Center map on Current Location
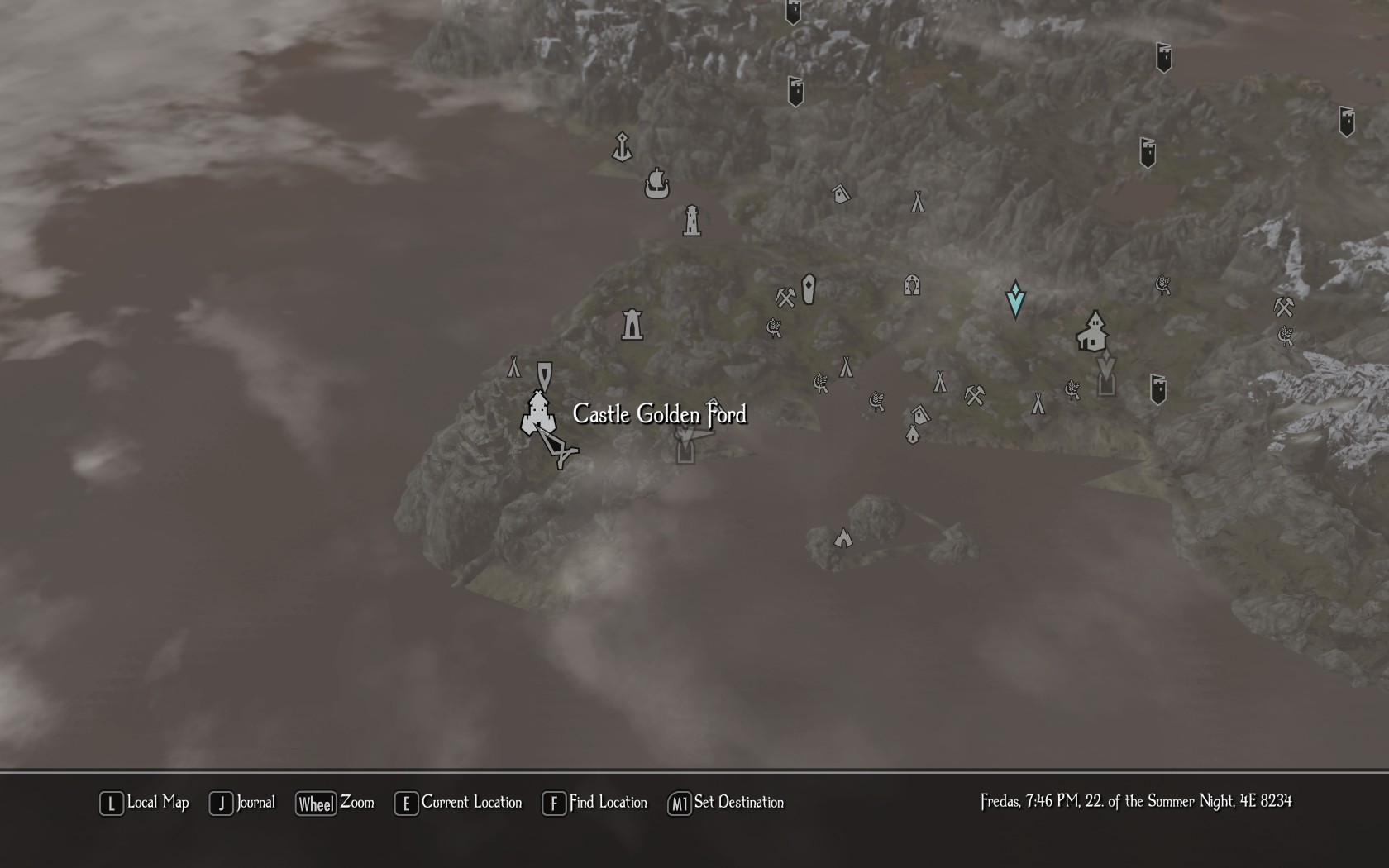Image resolution: width=1389 pixels, height=868 pixels. pyautogui.click(x=459, y=803)
